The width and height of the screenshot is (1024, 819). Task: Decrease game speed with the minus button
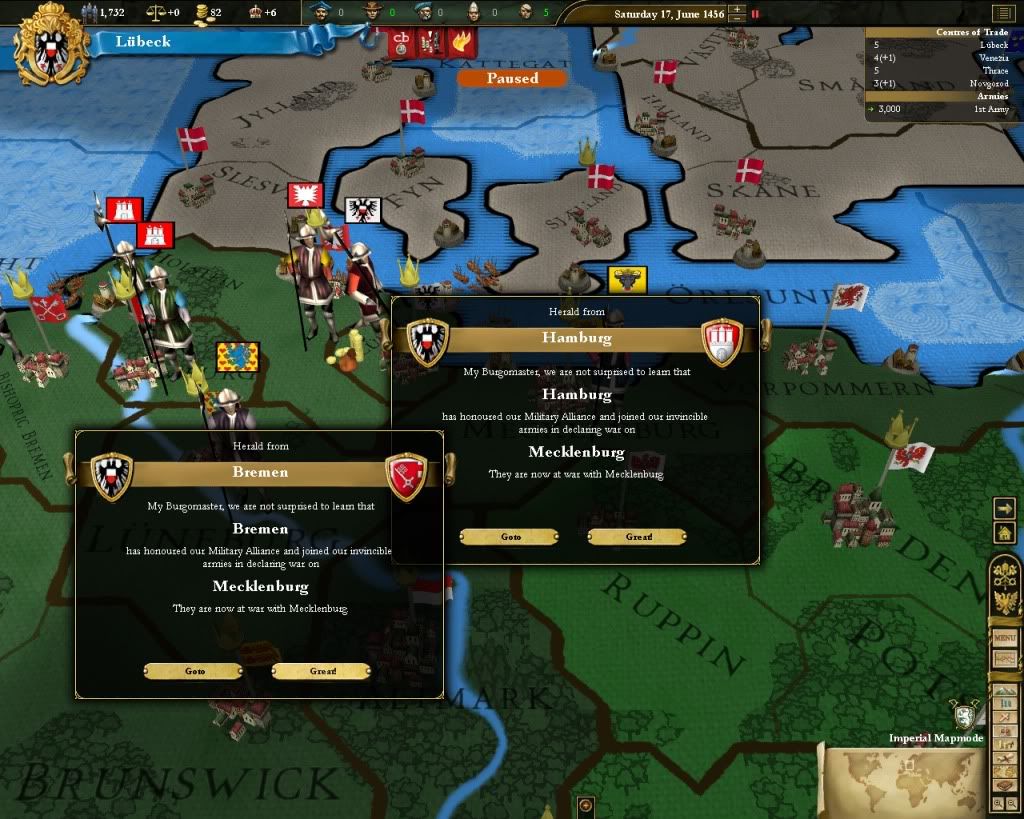click(x=737, y=19)
